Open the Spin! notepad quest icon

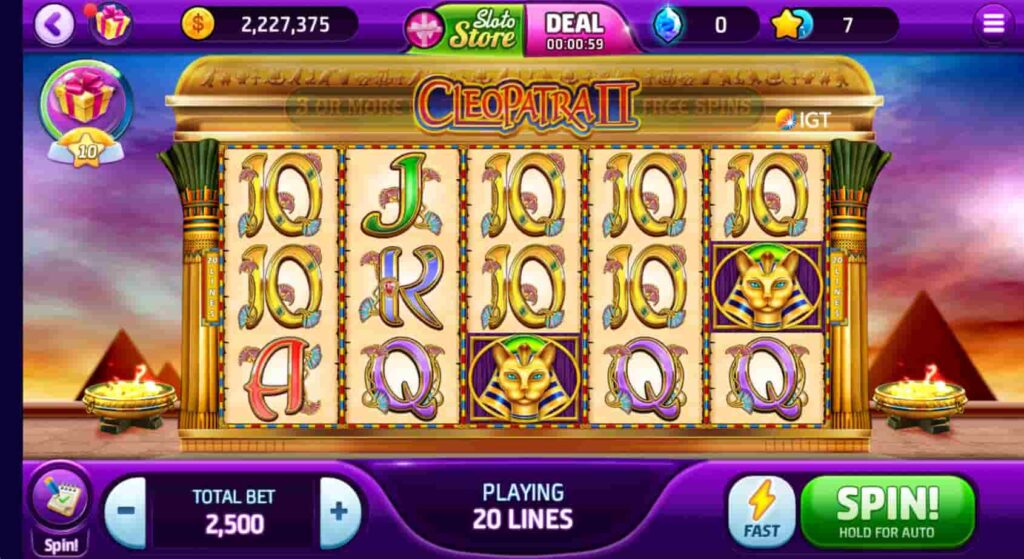(58, 503)
